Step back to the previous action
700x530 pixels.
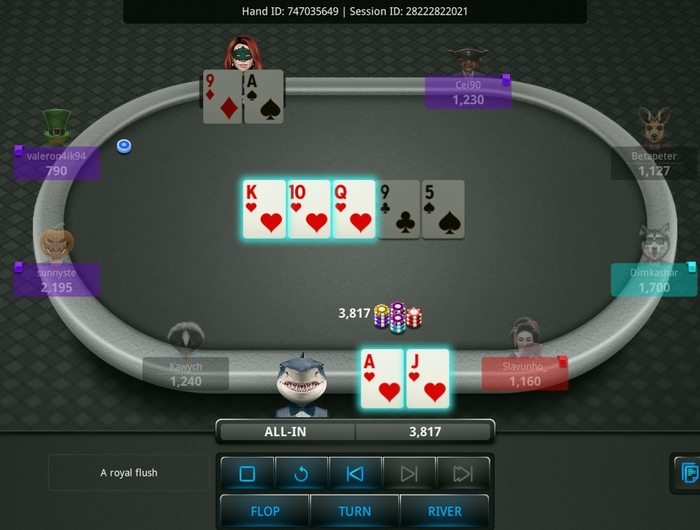pyautogui.click(x=355, y=474)
